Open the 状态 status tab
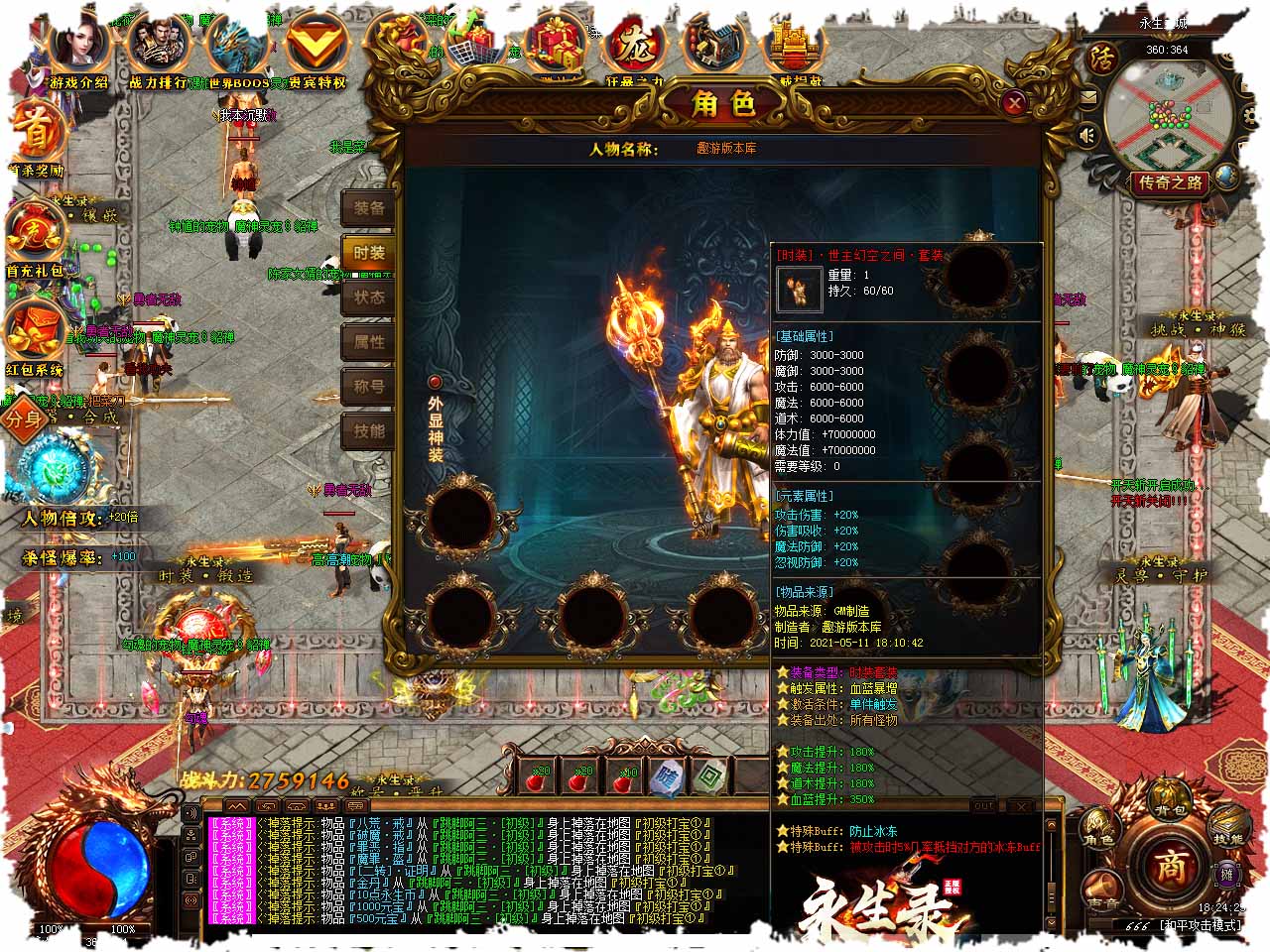Image resolution: width=1270 pixels, height=952 pixels. tap(368, 297)
